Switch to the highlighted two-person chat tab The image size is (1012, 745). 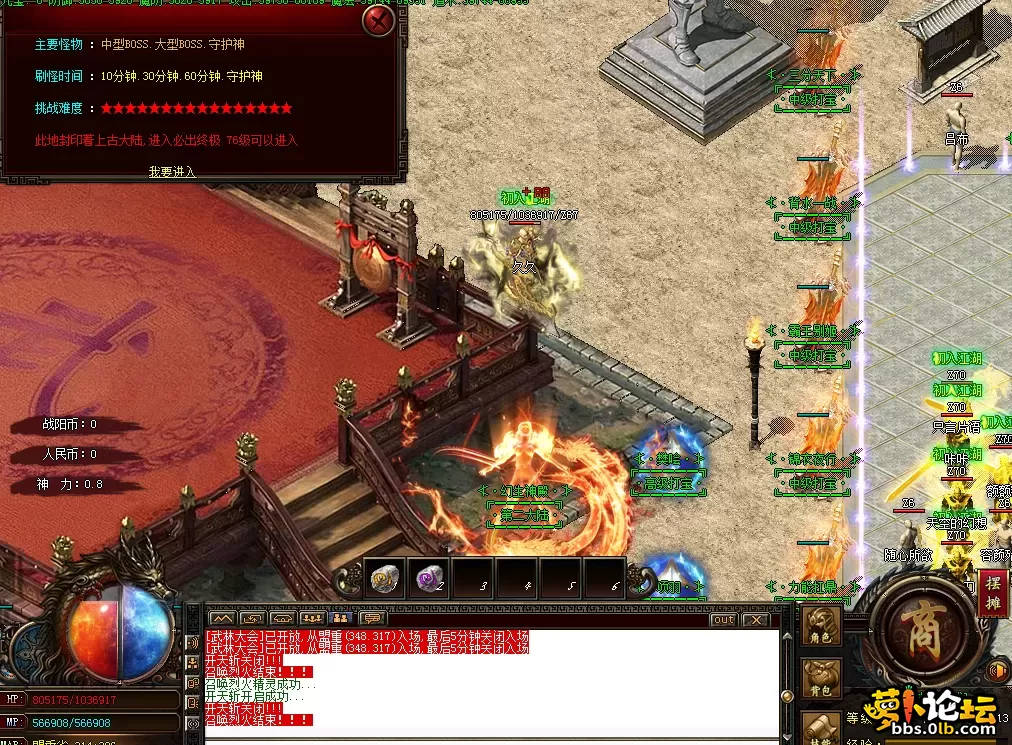coord(342,619)
